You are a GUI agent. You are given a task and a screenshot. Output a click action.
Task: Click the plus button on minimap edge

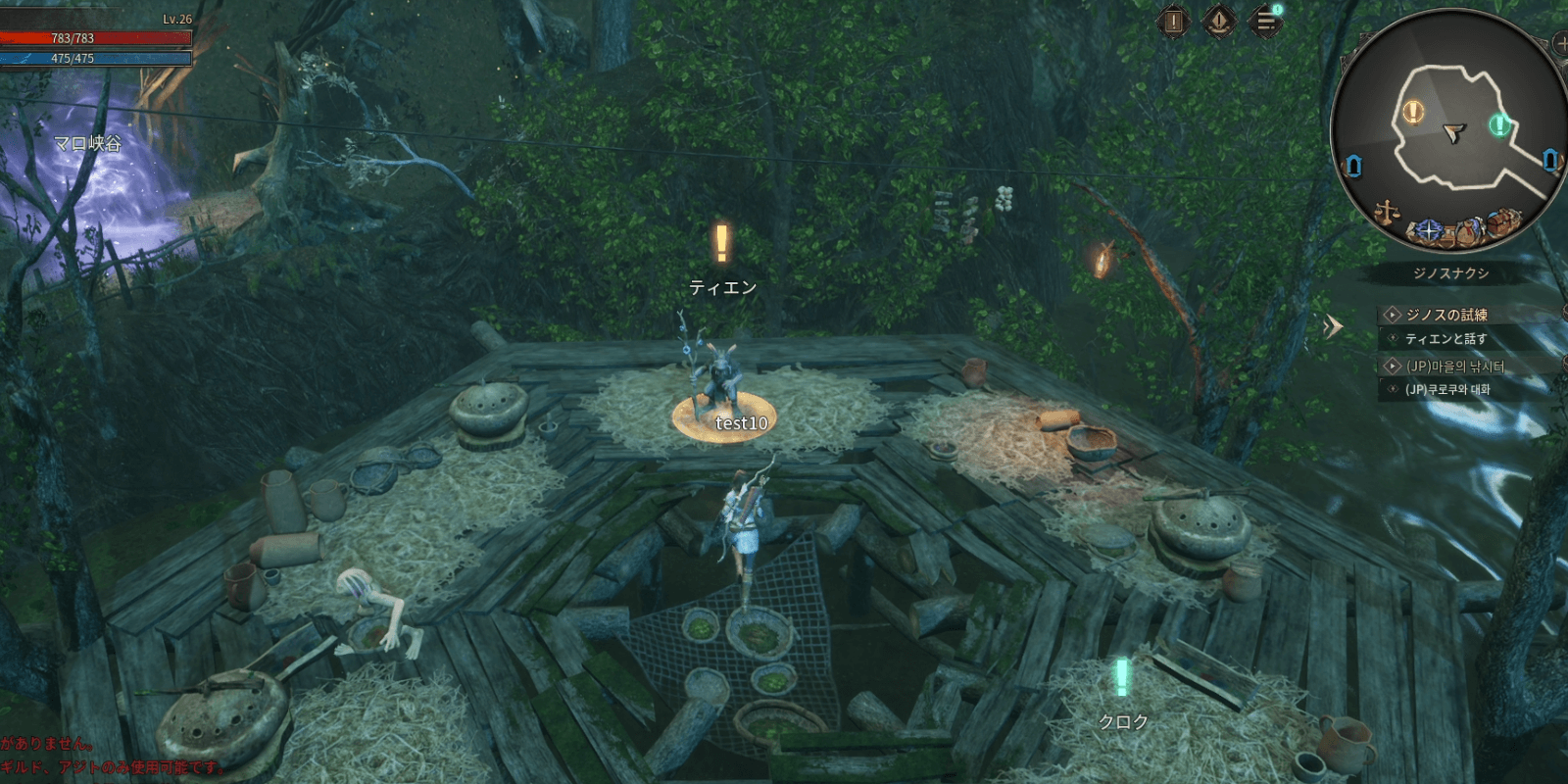(x=1561, y=44)
